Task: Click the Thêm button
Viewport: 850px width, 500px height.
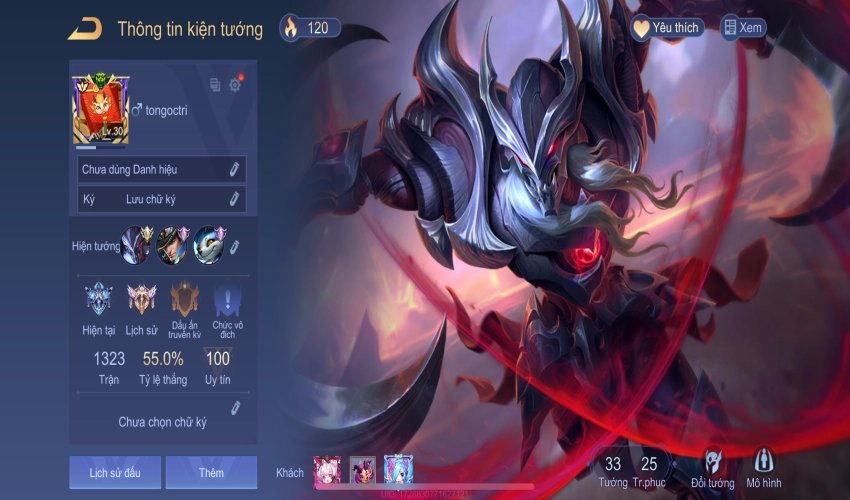Action: click(x=211, y=472)
